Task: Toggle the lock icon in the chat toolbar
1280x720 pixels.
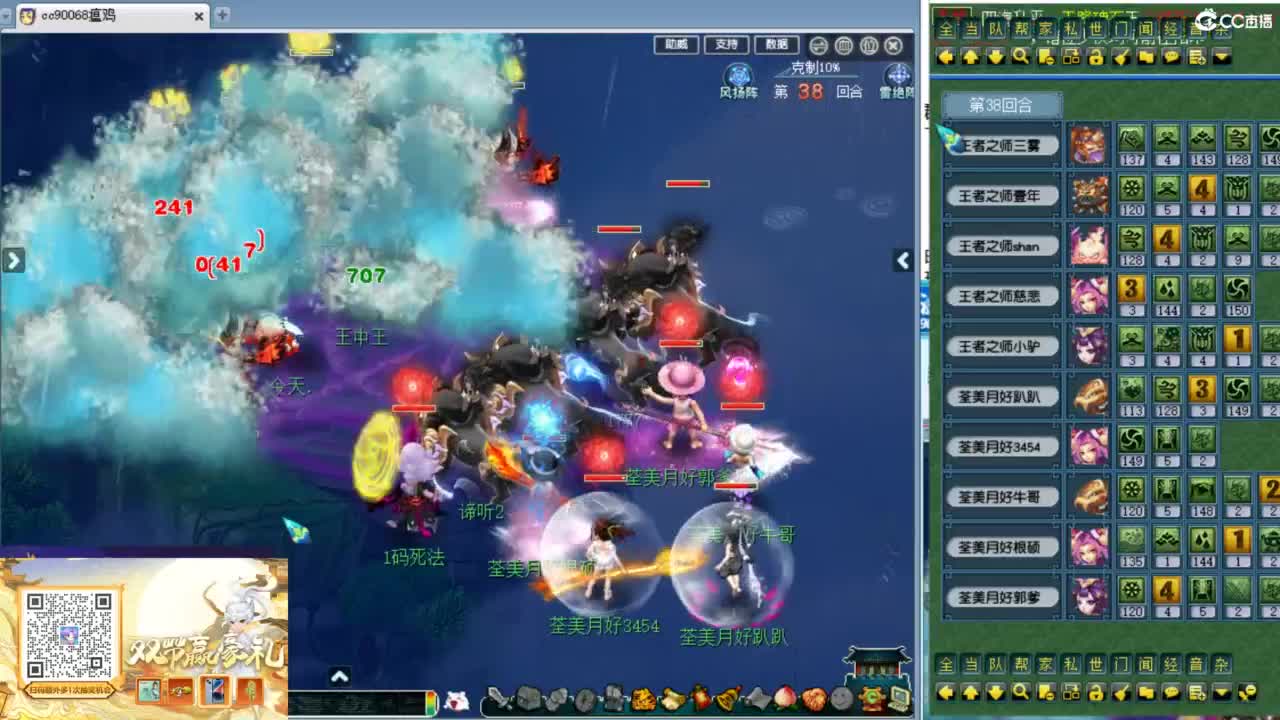Action: point(1097,58)
